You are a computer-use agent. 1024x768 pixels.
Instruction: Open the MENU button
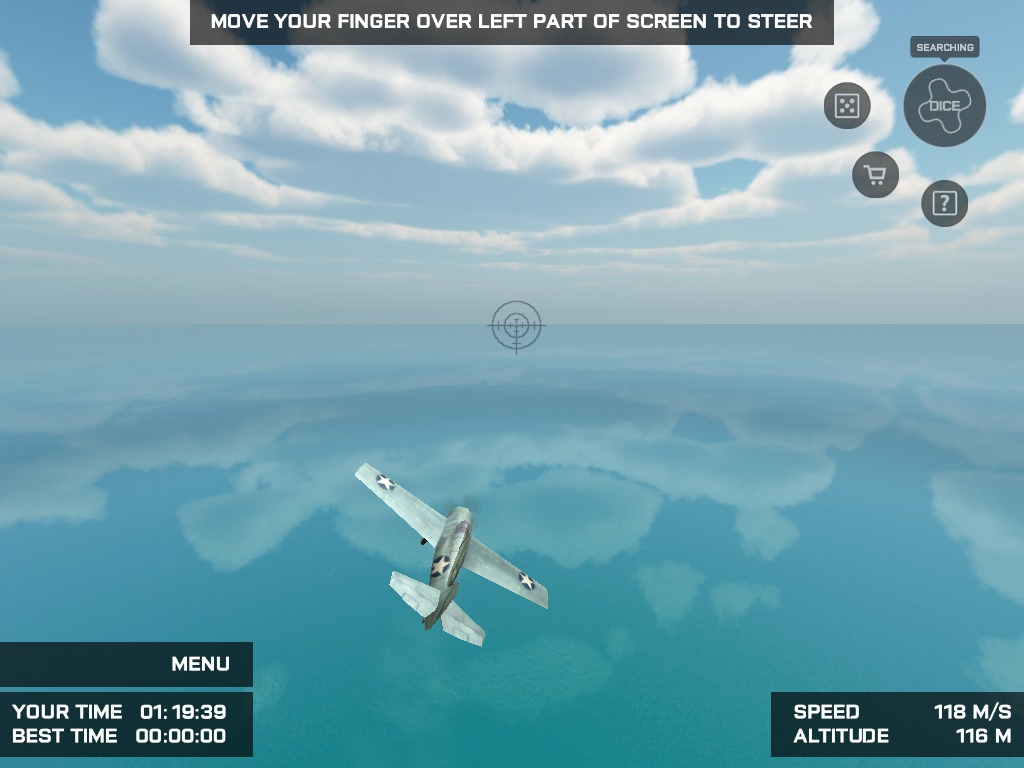coord(200,664)
